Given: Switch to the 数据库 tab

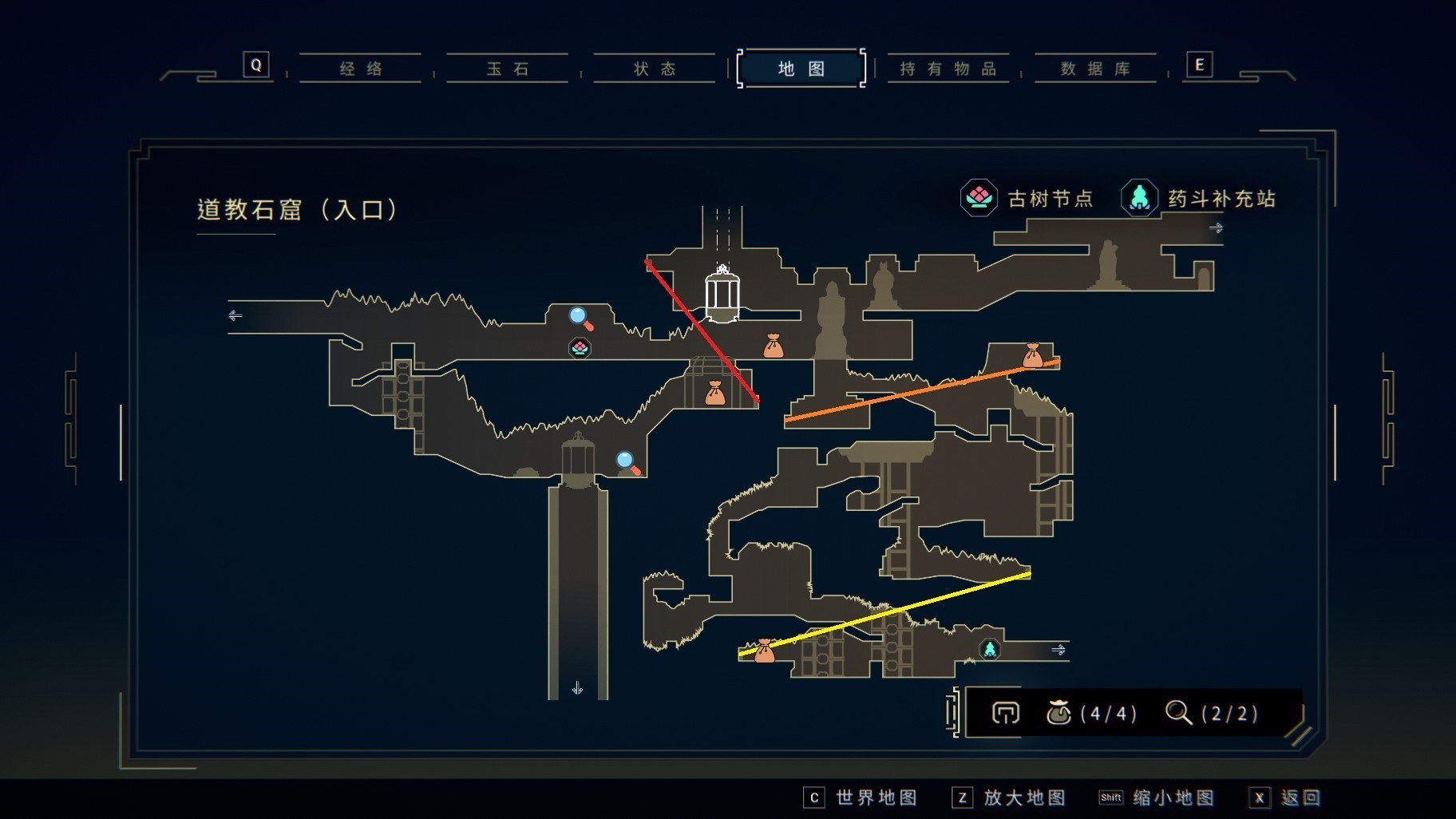Looking at the screenshot, I should pos(1095,69).
